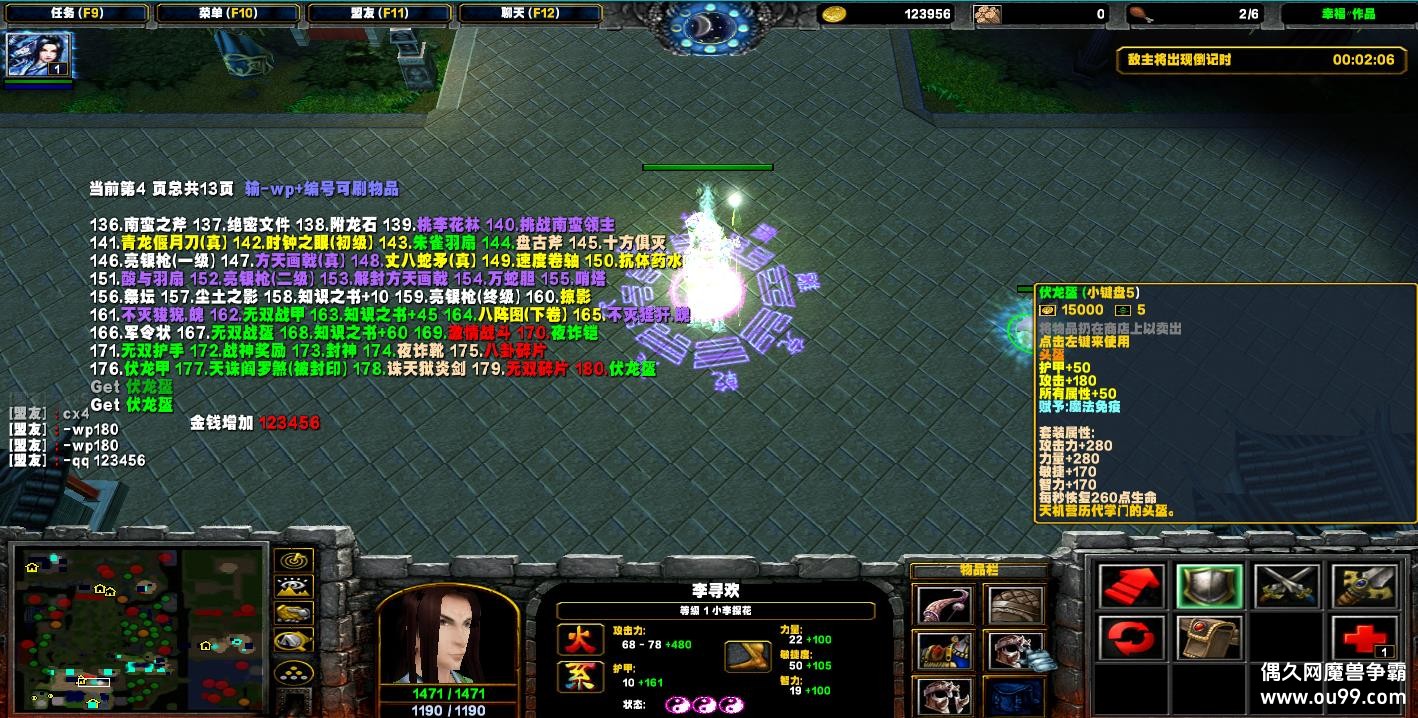Select the green-highlighted shield command

coord(1208,587)
